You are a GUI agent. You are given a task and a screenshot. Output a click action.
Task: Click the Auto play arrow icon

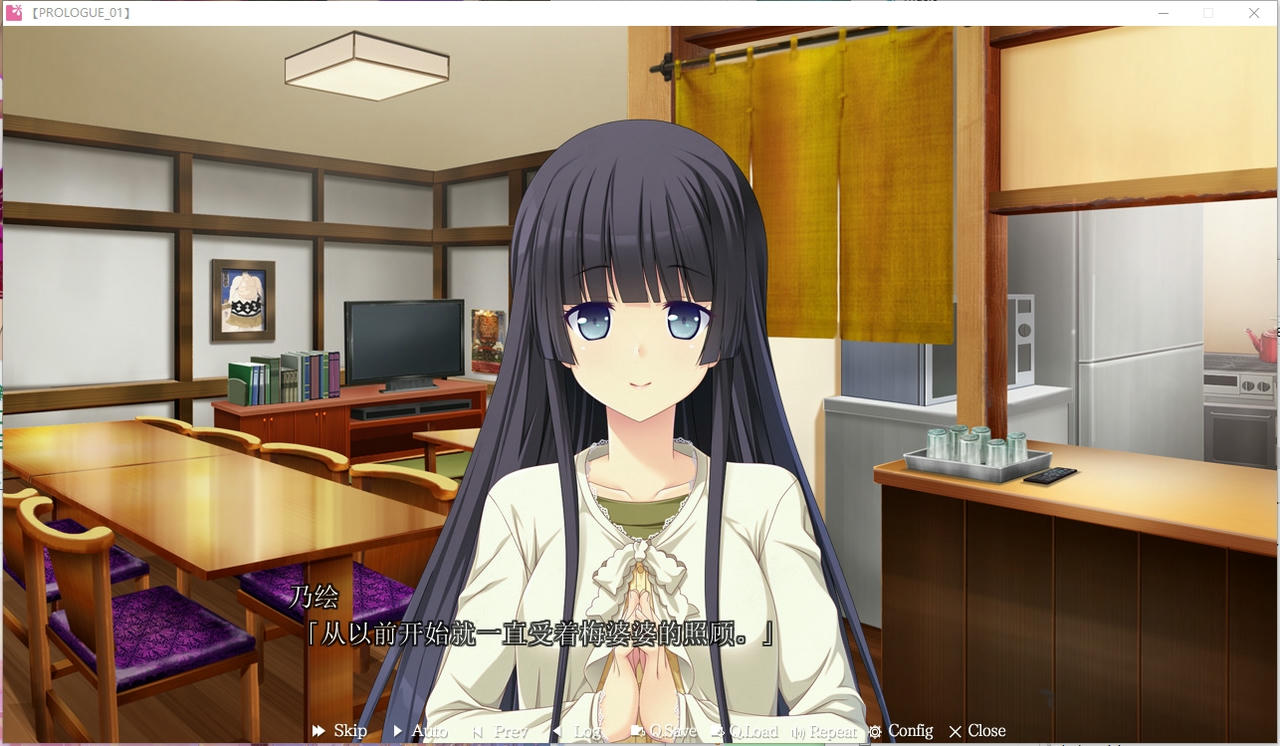(x=399, y=731)
